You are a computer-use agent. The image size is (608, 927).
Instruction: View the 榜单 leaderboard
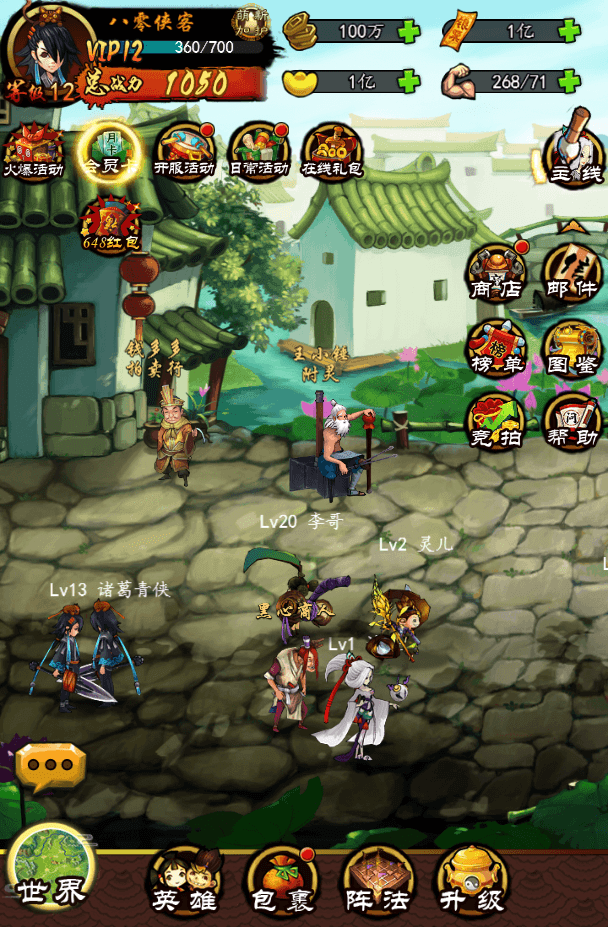[497, 348]
